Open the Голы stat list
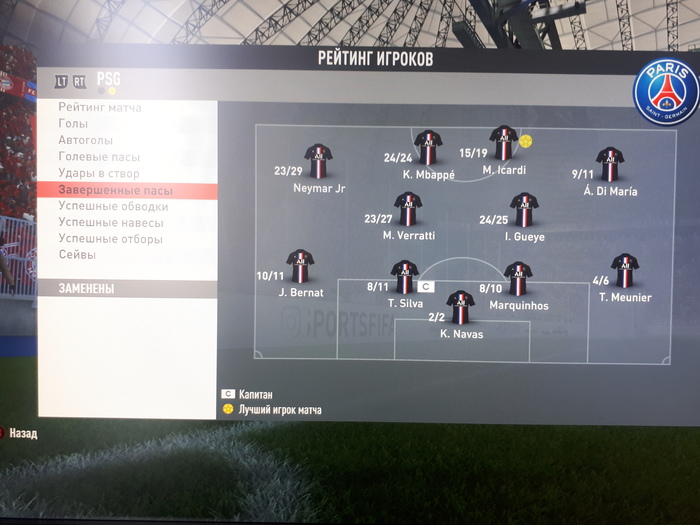Viewport: 700px width, 525px height. 73,124
